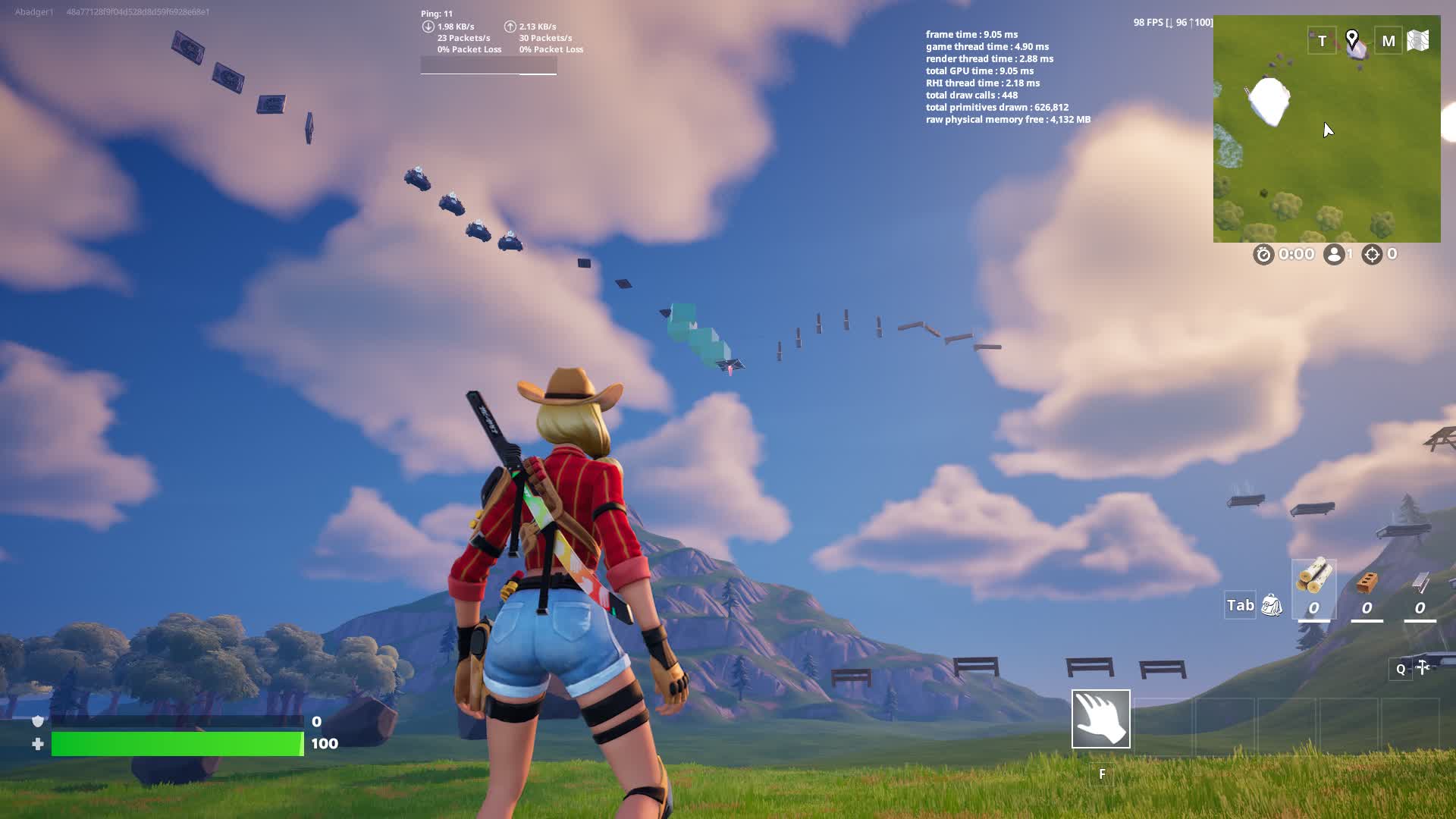This screenshot has height=819, width=1456.
Task: Switch to build mode tools icon
Action: coord(1423,668)
